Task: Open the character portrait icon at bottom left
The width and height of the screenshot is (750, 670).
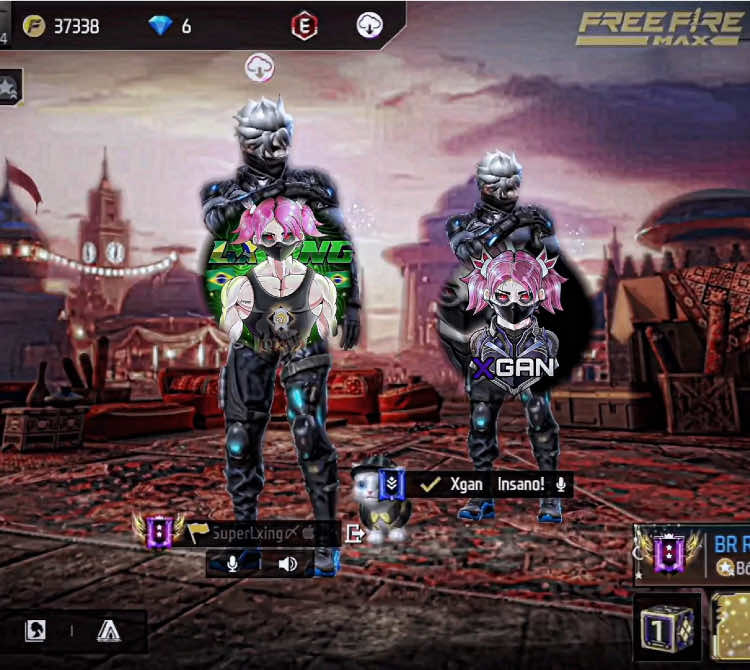Action: 35,631
